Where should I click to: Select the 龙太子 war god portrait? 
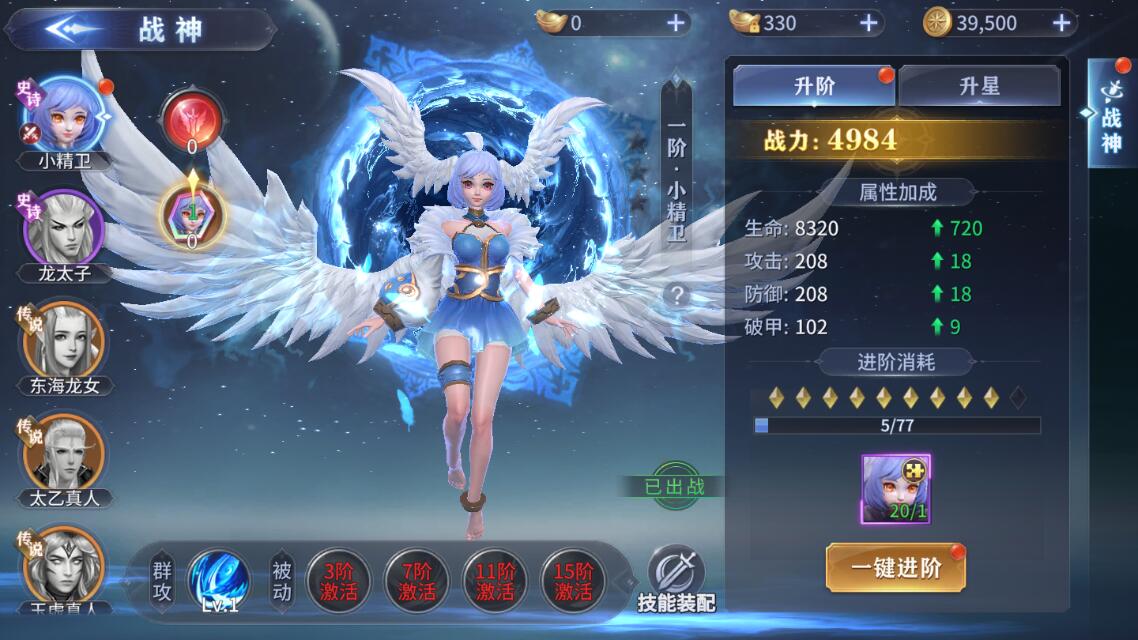(64, 228)
